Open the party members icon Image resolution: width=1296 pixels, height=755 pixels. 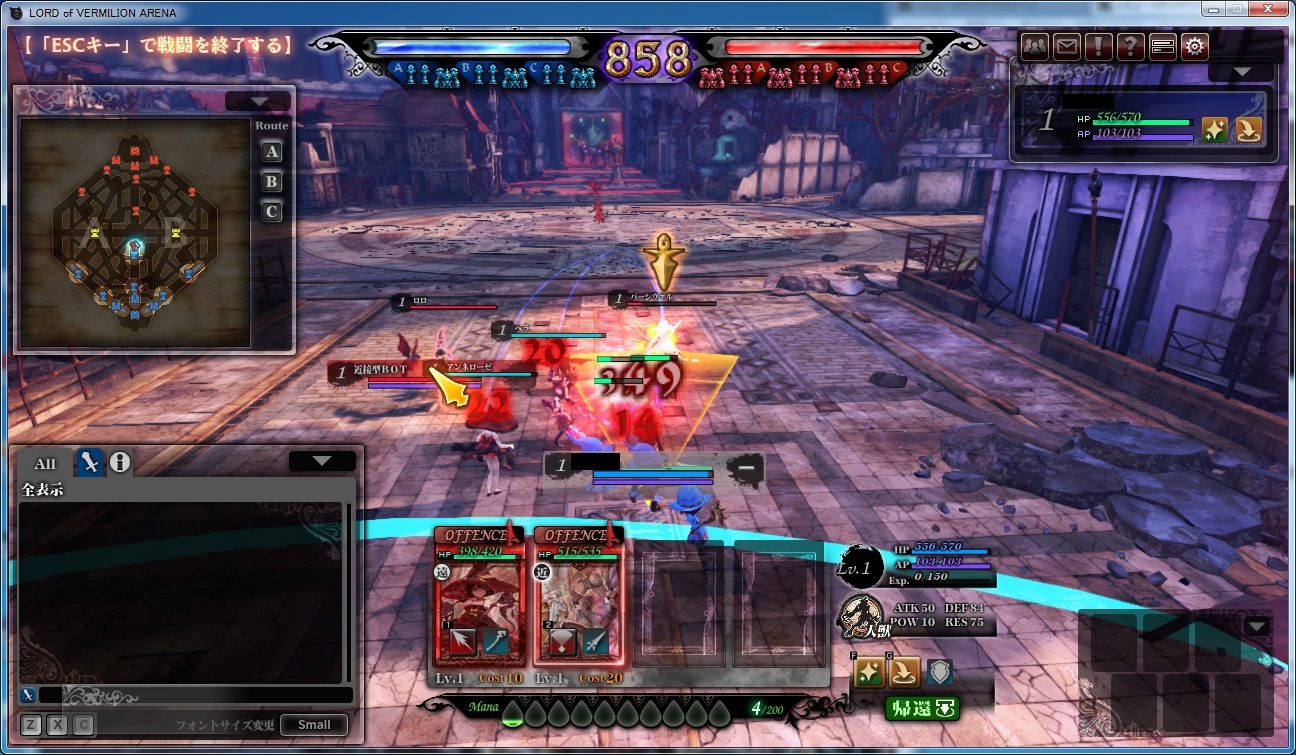[1035, 46]
